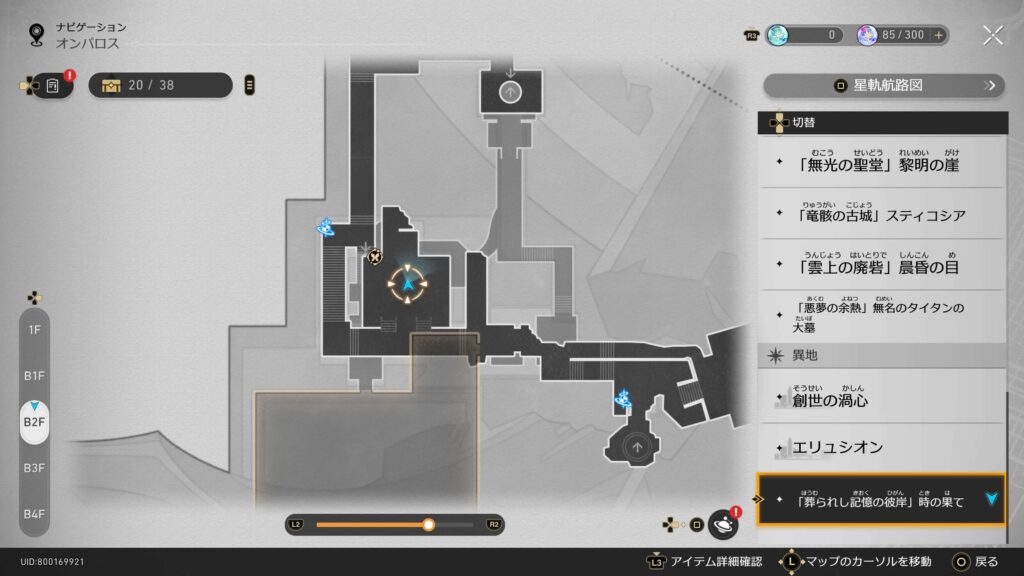Open the mission clipboard icon with alert

pyautogui.click(x=53, y=86)
